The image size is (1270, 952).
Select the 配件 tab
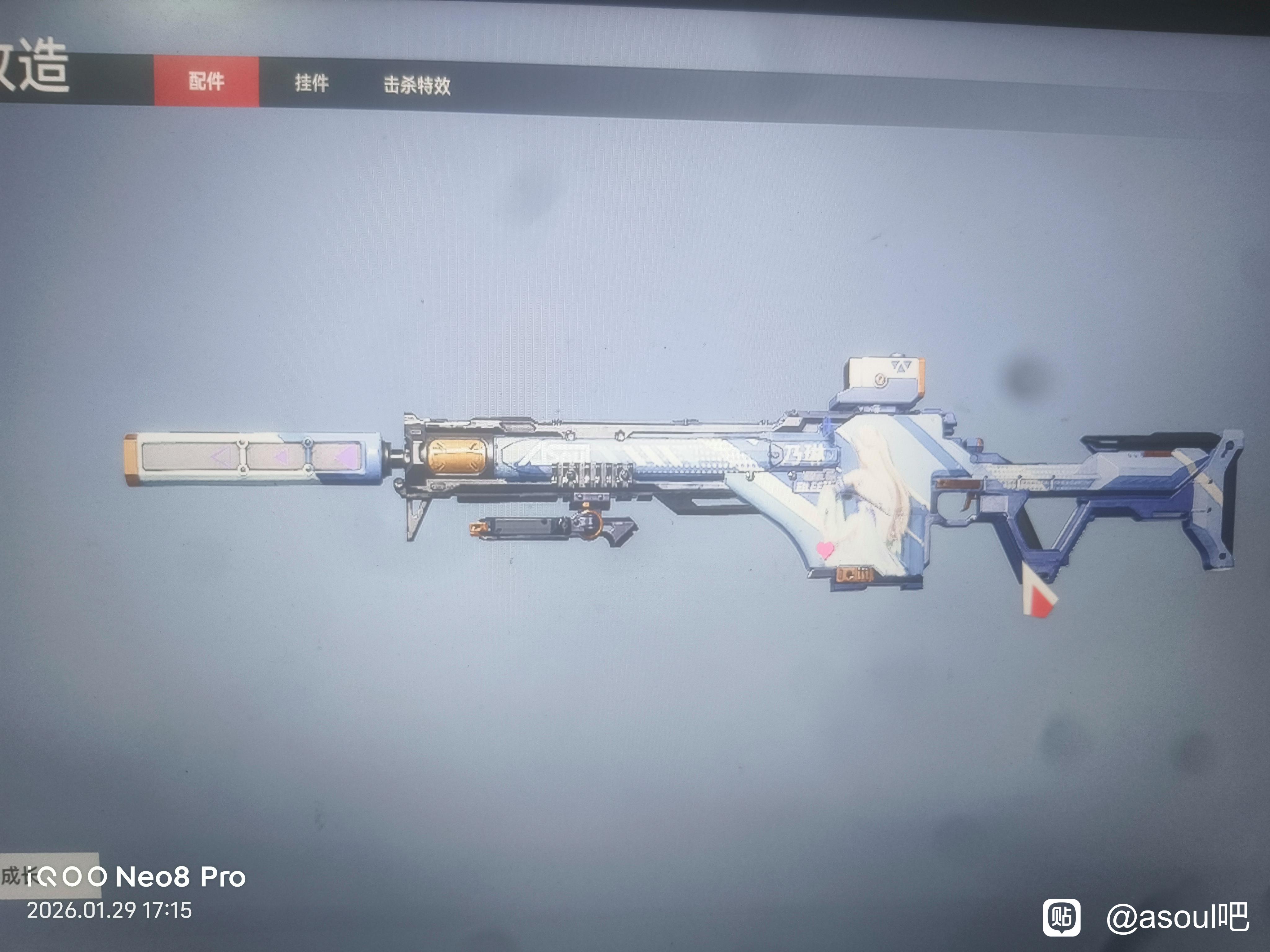coord(206,82)
